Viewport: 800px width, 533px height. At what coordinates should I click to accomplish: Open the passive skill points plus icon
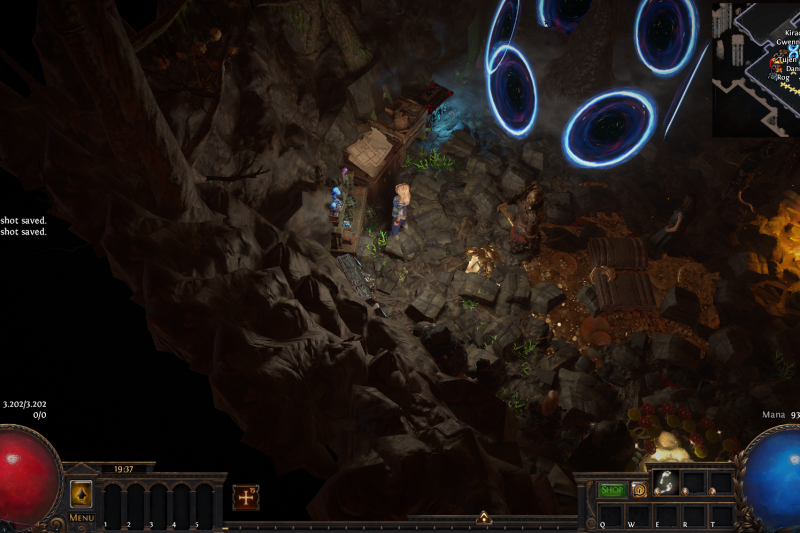(x=246, y=497)
